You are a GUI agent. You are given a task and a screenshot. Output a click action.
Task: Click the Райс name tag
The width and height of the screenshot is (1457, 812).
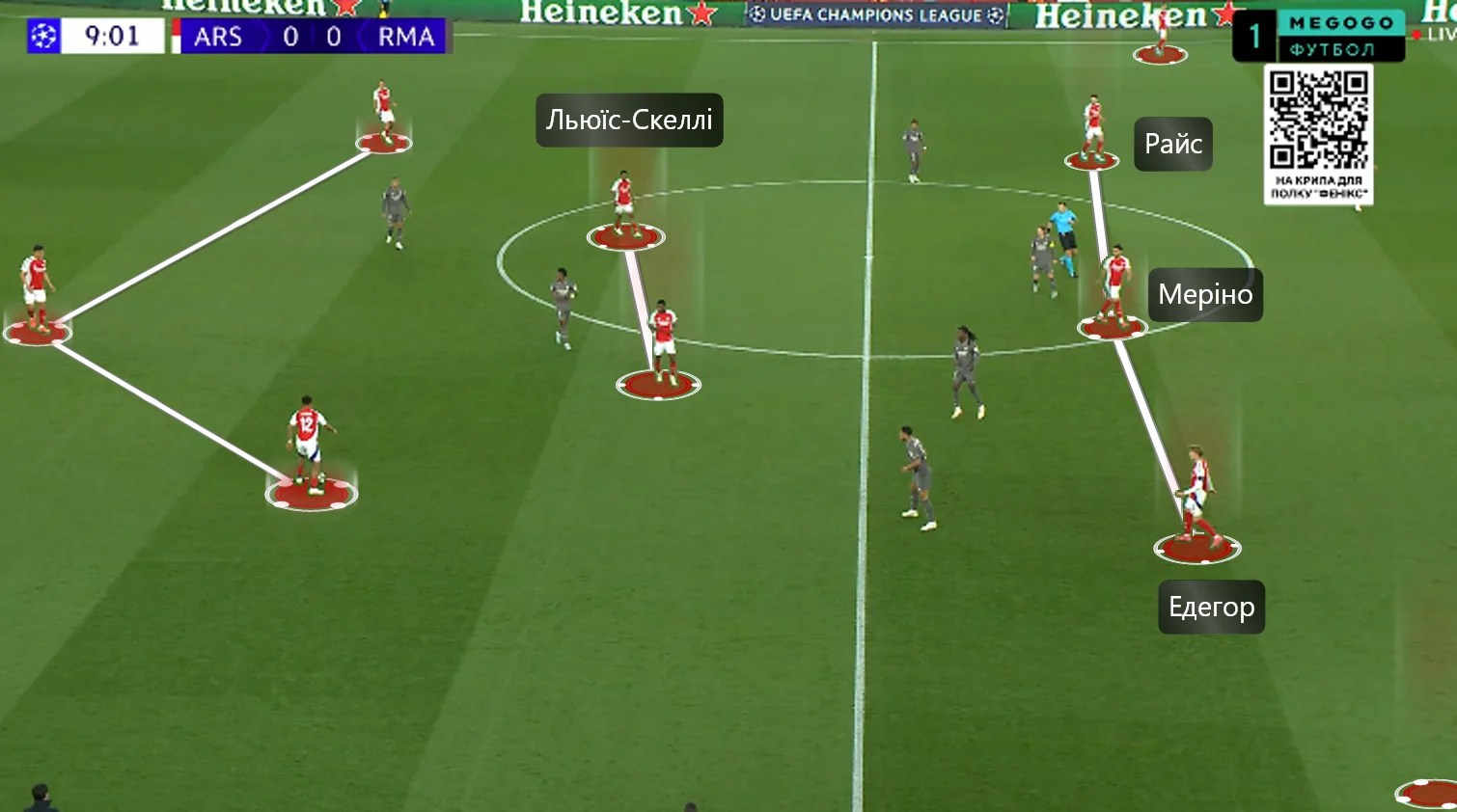[1172, 145]
